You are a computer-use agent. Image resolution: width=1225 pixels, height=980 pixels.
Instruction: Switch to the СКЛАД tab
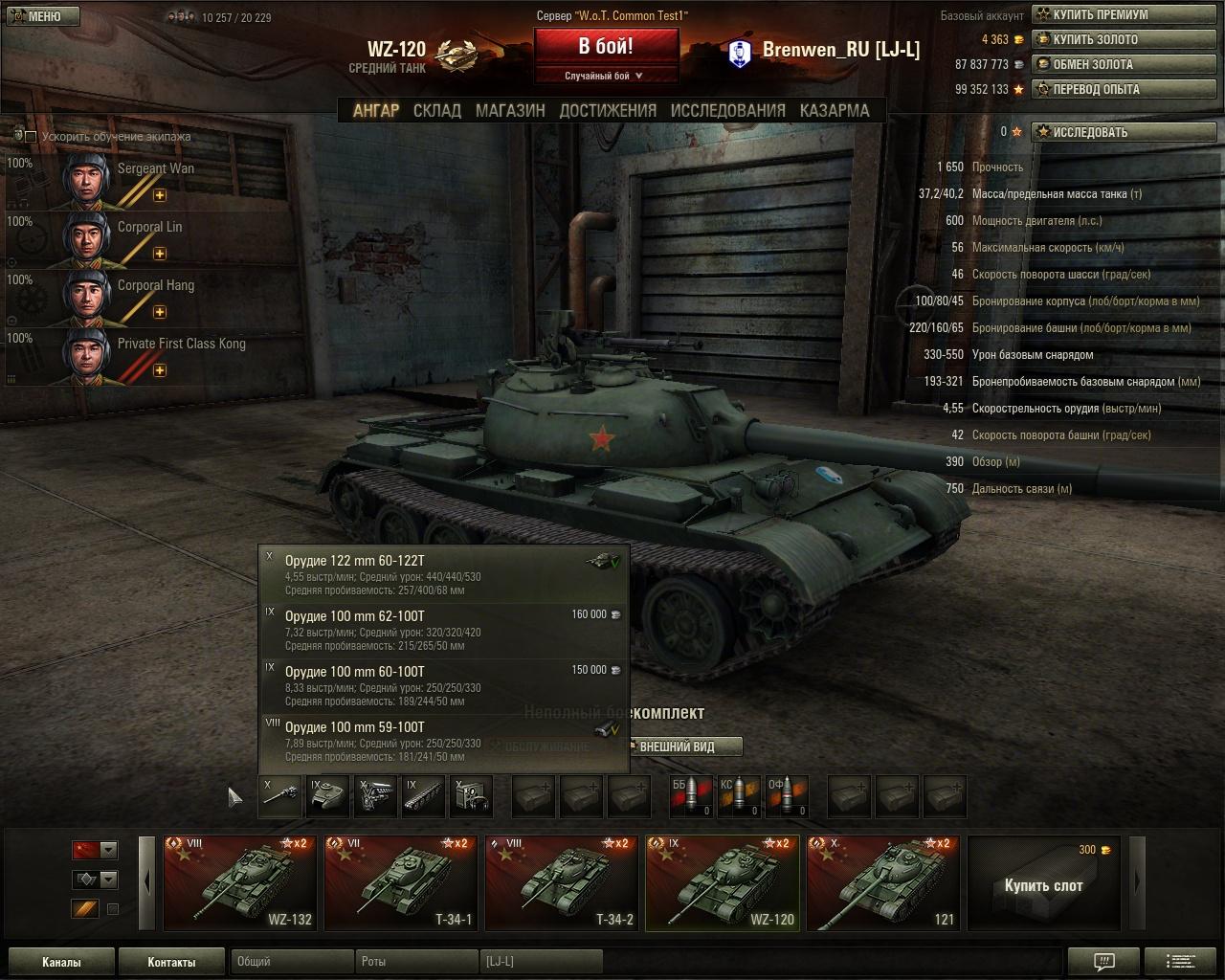pyautogui.click(x=437, y=111)
